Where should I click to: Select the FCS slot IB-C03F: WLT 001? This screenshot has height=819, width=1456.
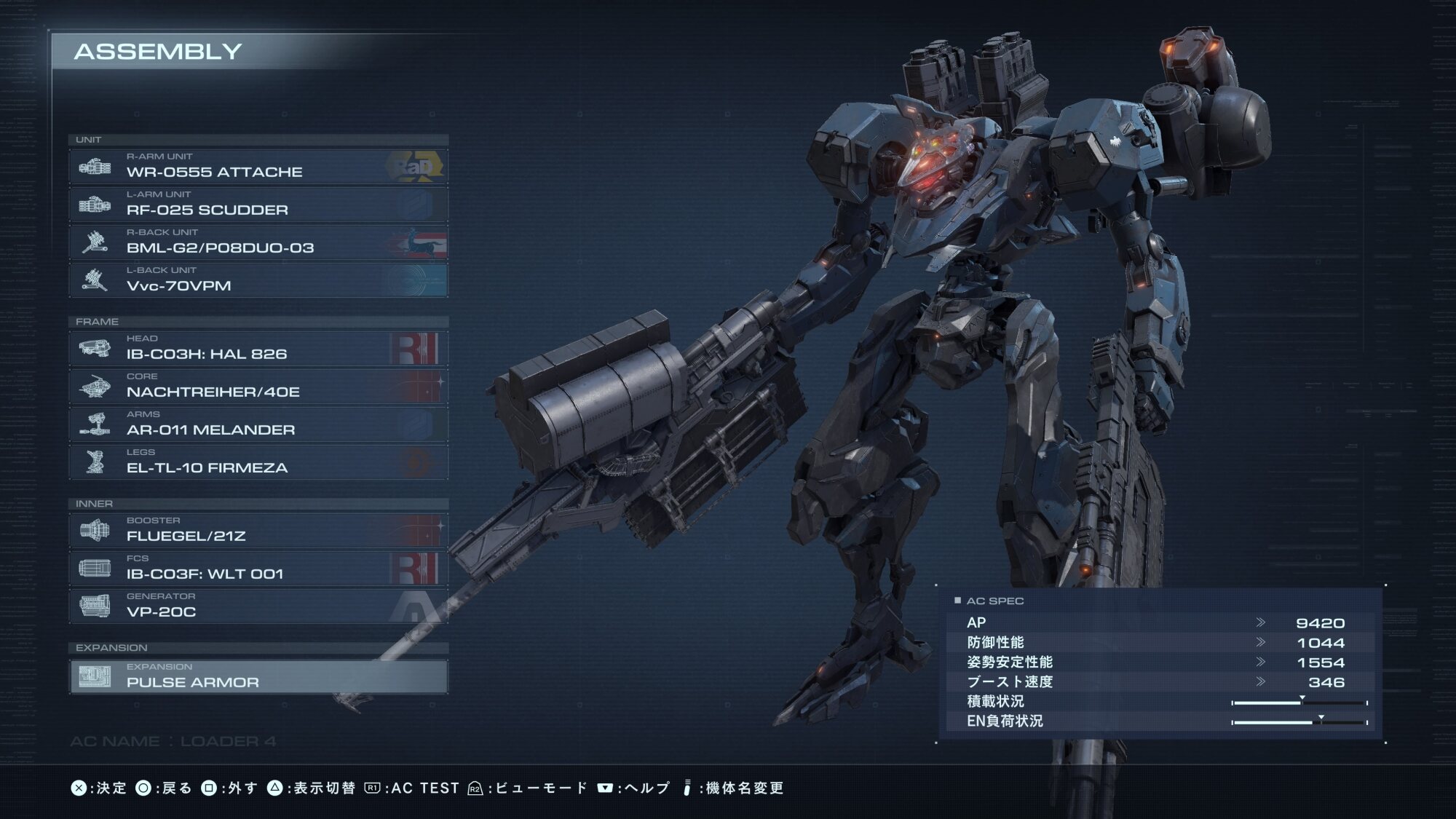[x=258, y=569]
